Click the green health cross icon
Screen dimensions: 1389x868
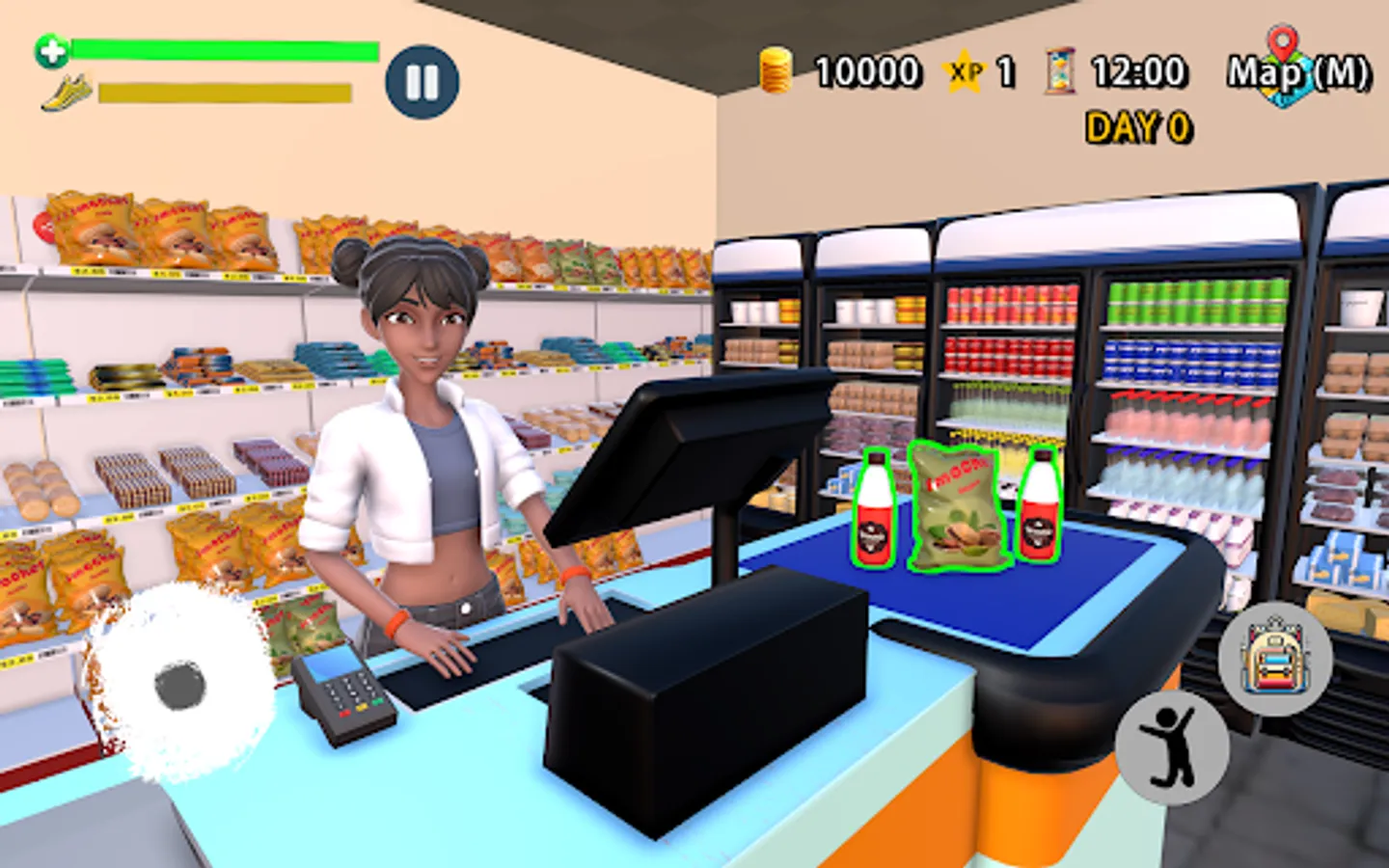50,50
